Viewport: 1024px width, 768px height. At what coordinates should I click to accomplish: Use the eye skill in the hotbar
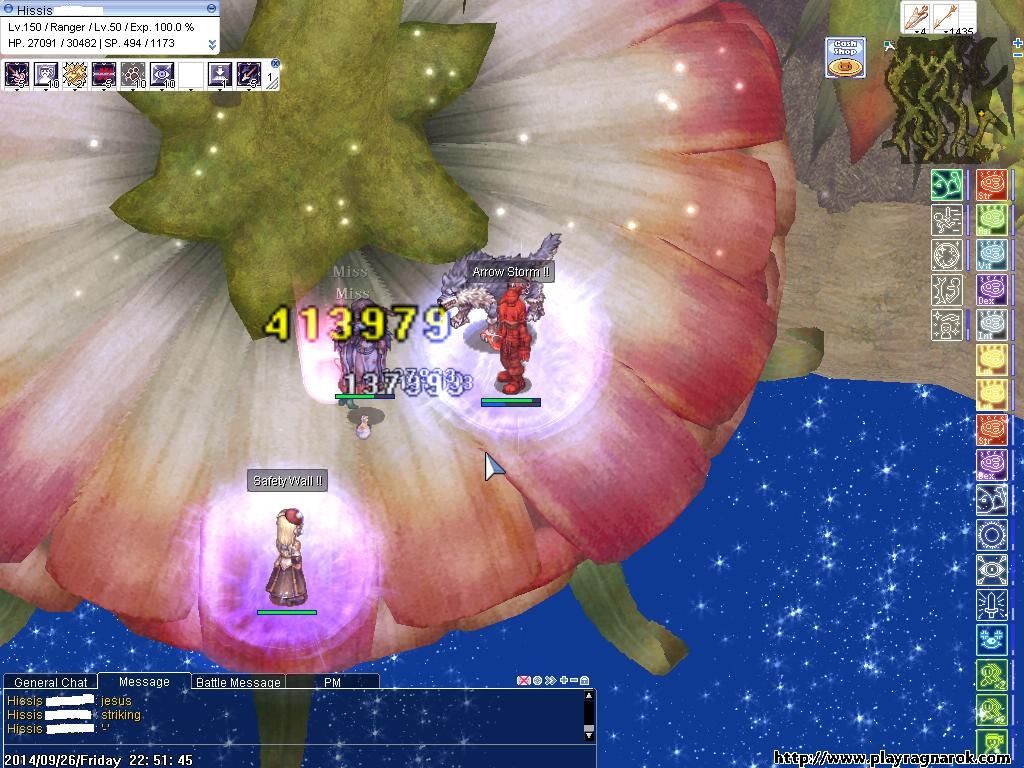click(x=162, y=74)
